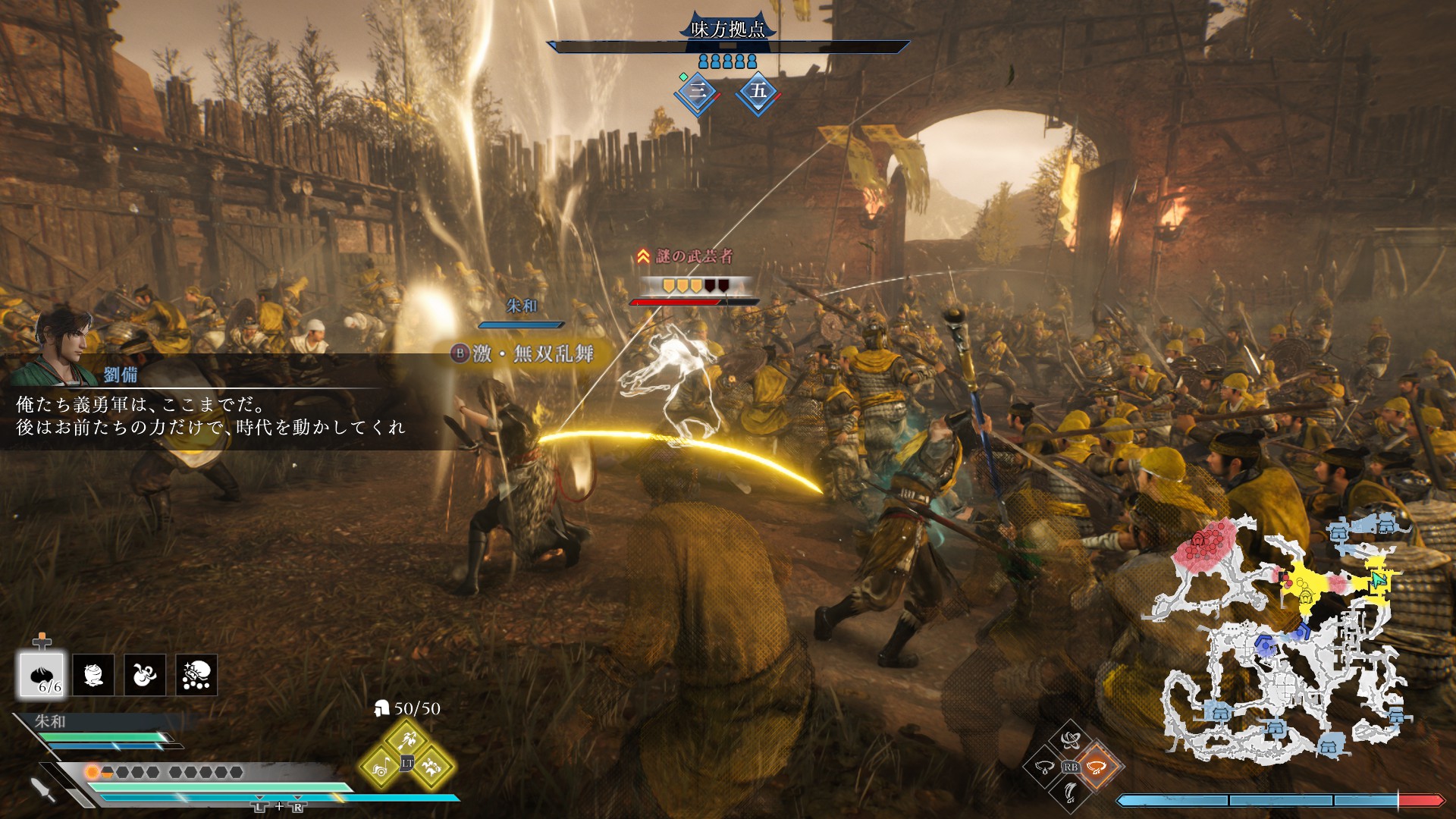Click the sword weapon icon

pyautogui.click(x=44, y=789)
